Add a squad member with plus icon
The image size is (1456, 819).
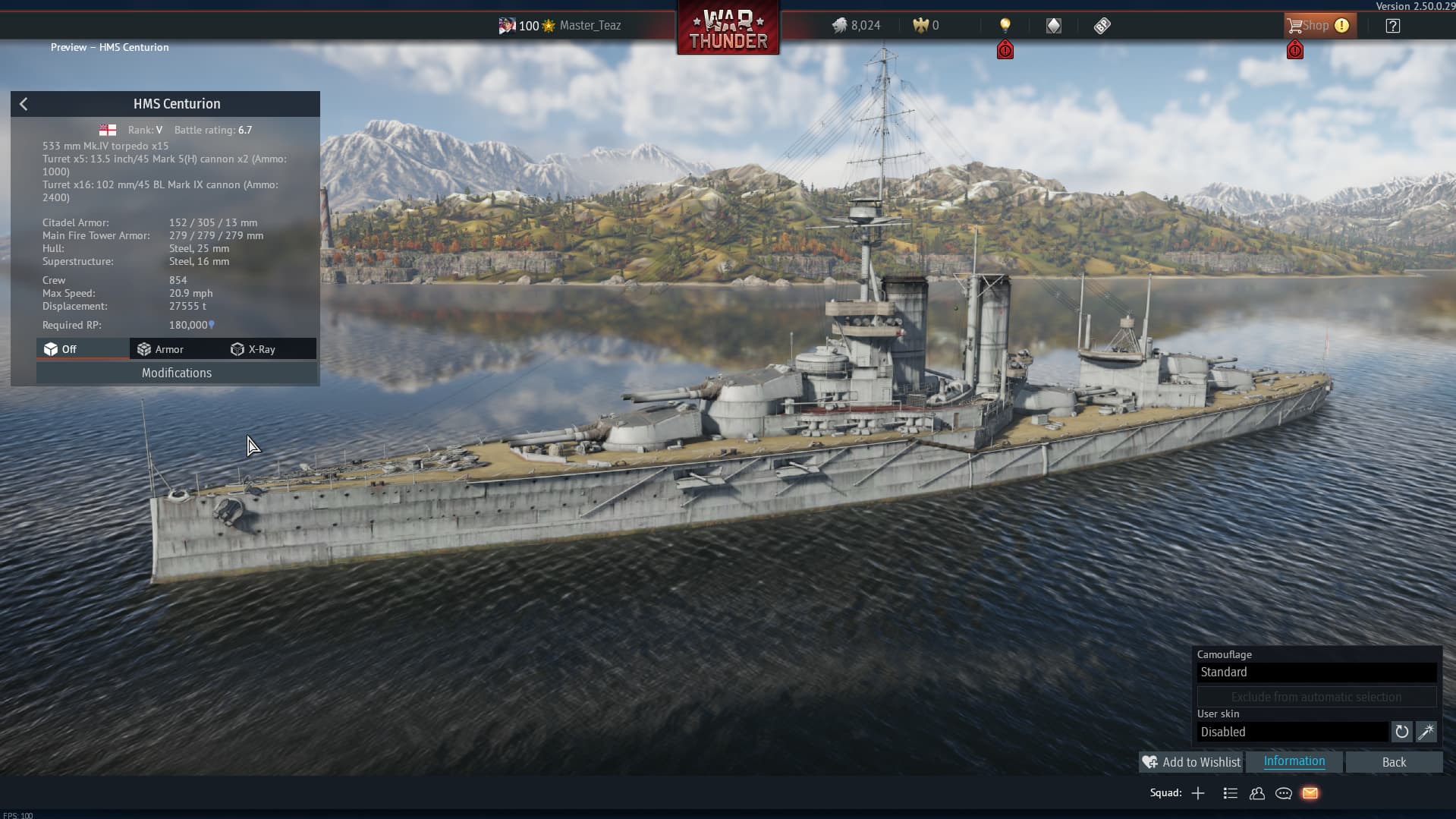(x=1198, y=793)
